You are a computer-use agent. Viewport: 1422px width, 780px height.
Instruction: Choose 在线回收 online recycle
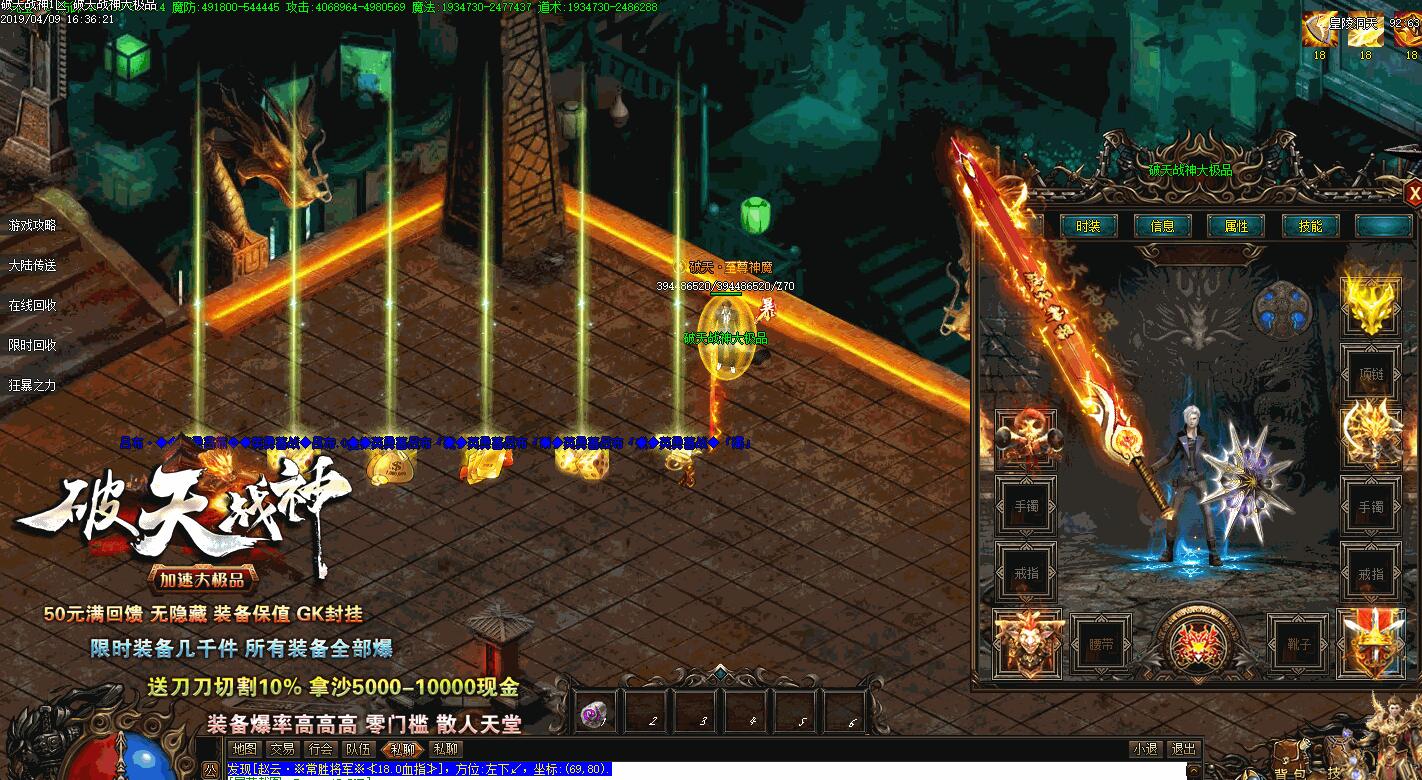(x=33, y=305)
